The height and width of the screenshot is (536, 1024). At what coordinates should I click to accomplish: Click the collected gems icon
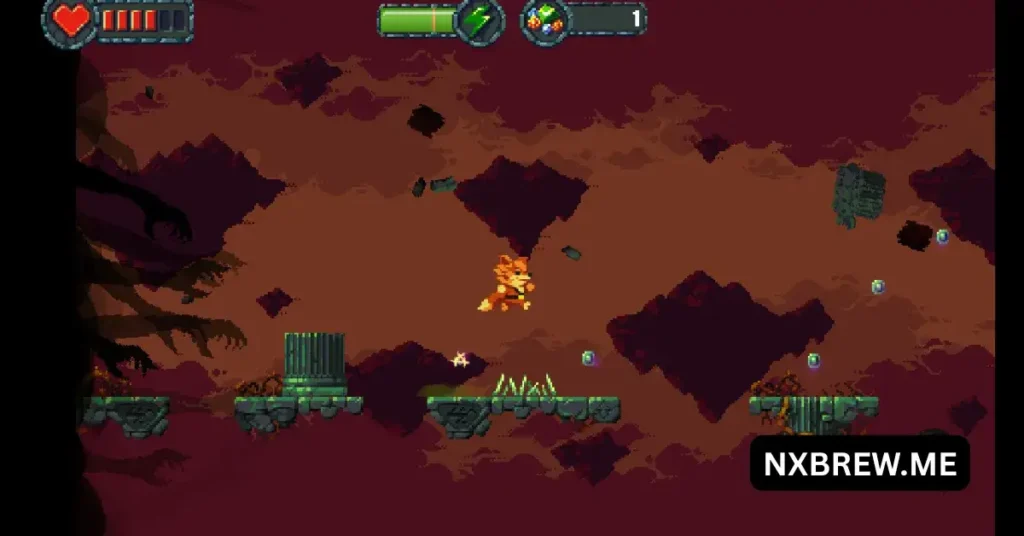[546, 20]
